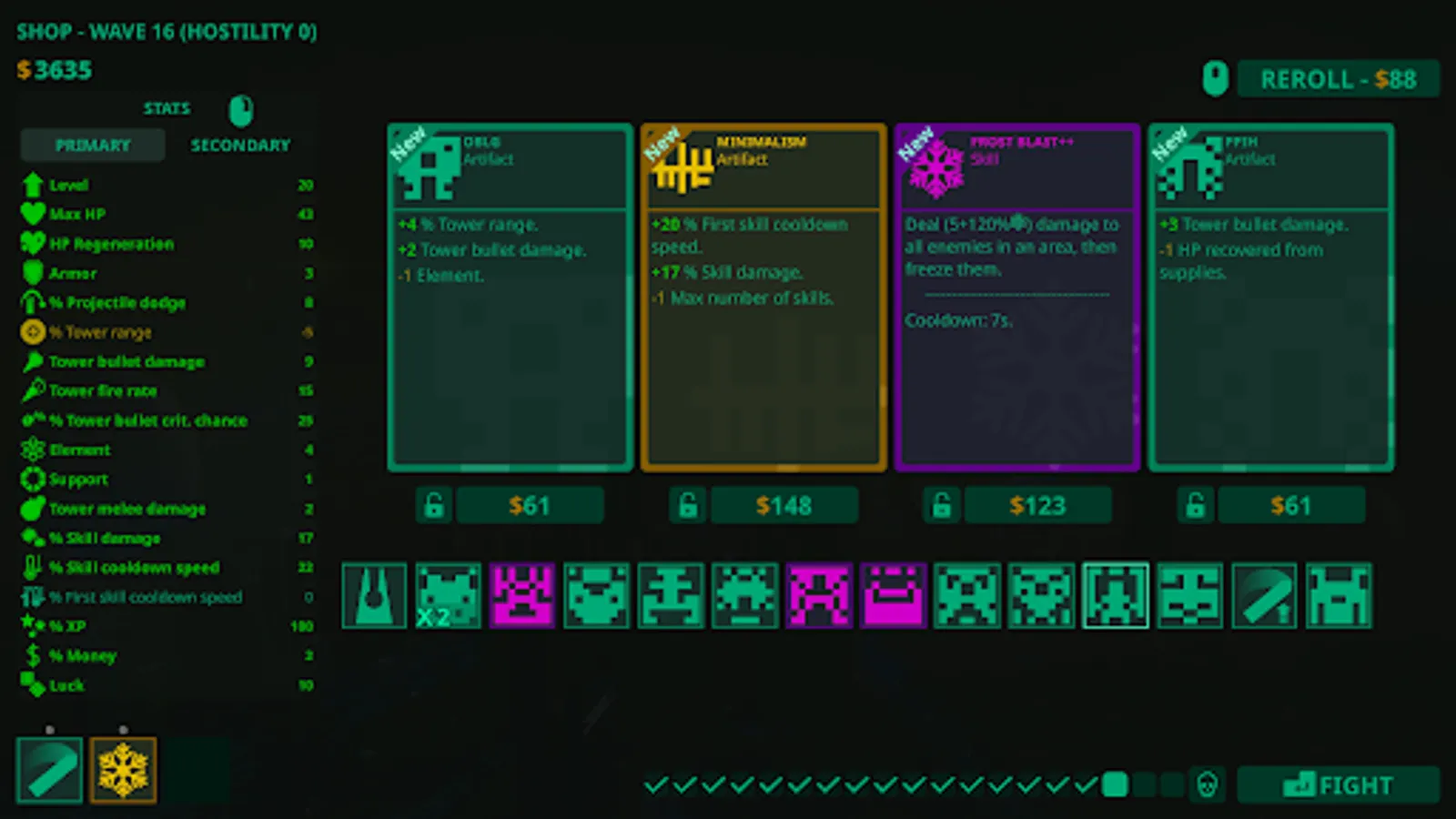1456x819 pixels.
Task: Purchase the Frost Blast++ skill for $123
Action: (x=1037, y=505)
